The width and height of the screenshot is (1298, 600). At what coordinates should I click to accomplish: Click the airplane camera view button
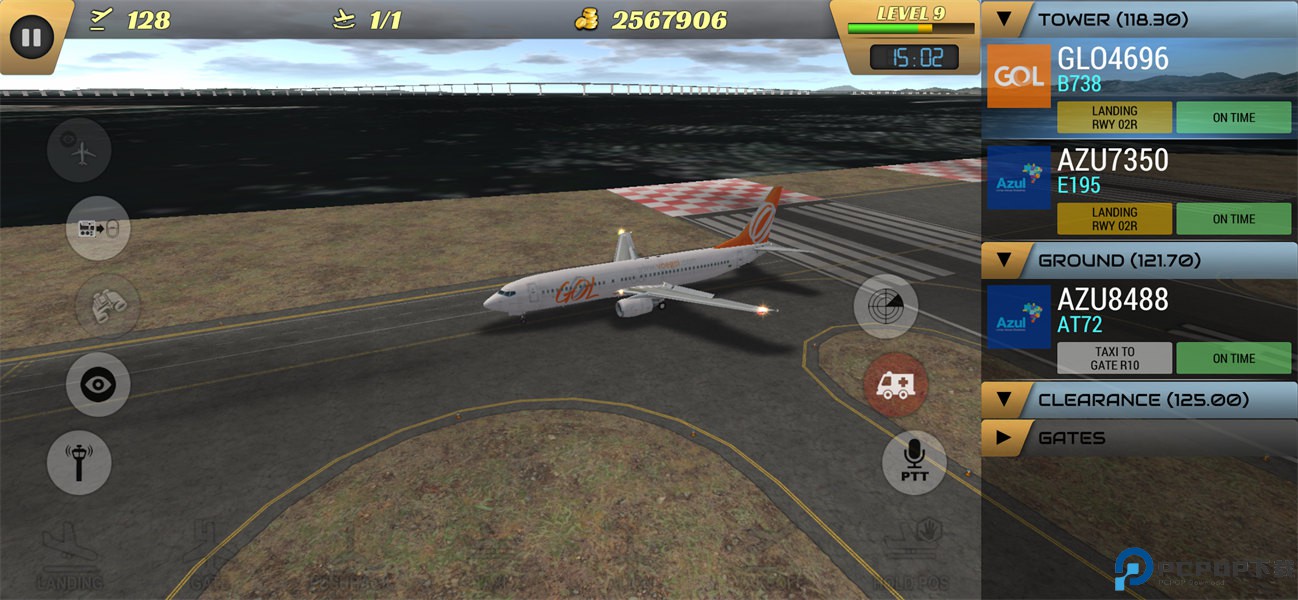pos(79,150)
